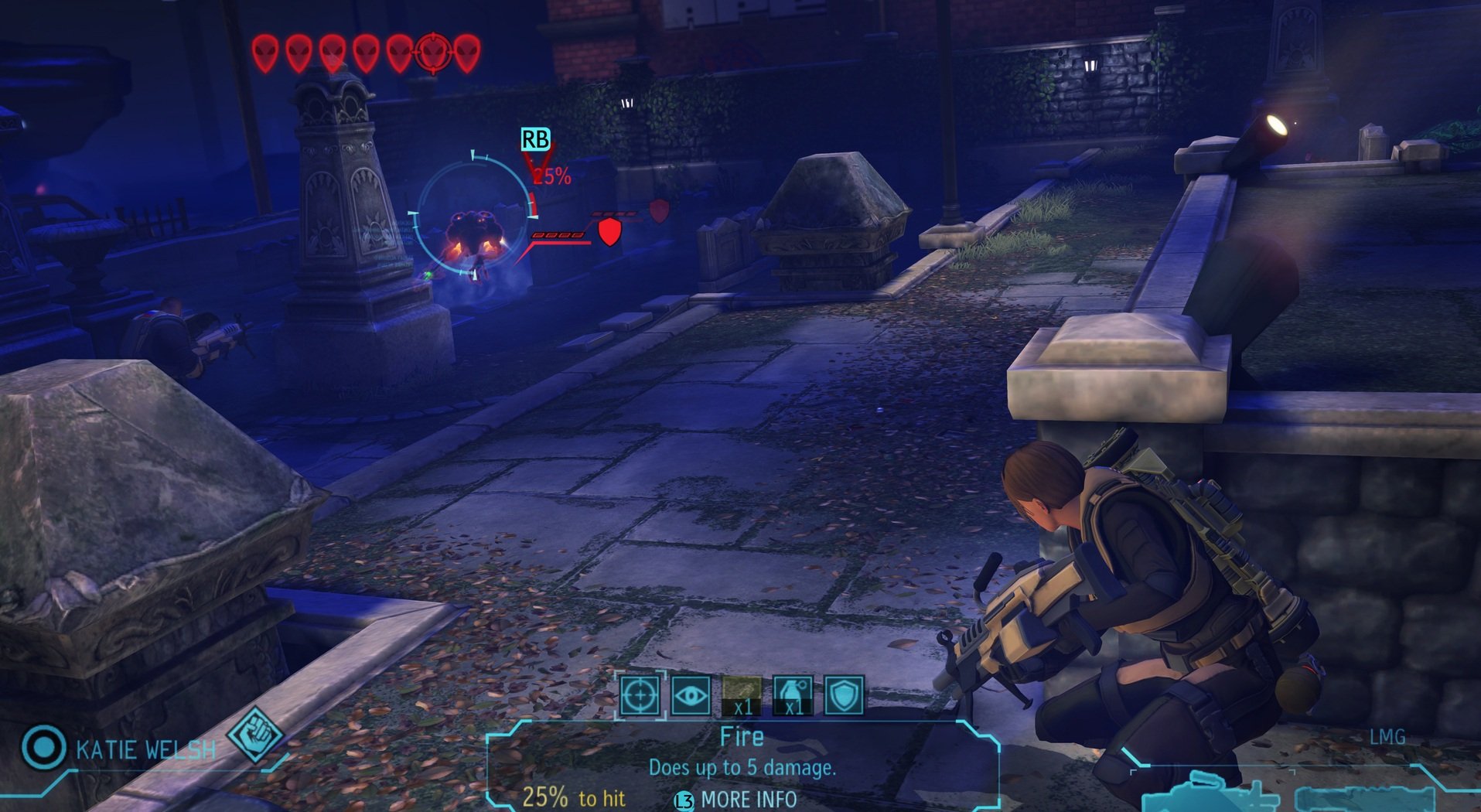1481x812 pixels.
Task: Target the first alien head icon
Action: coord(265,53)
